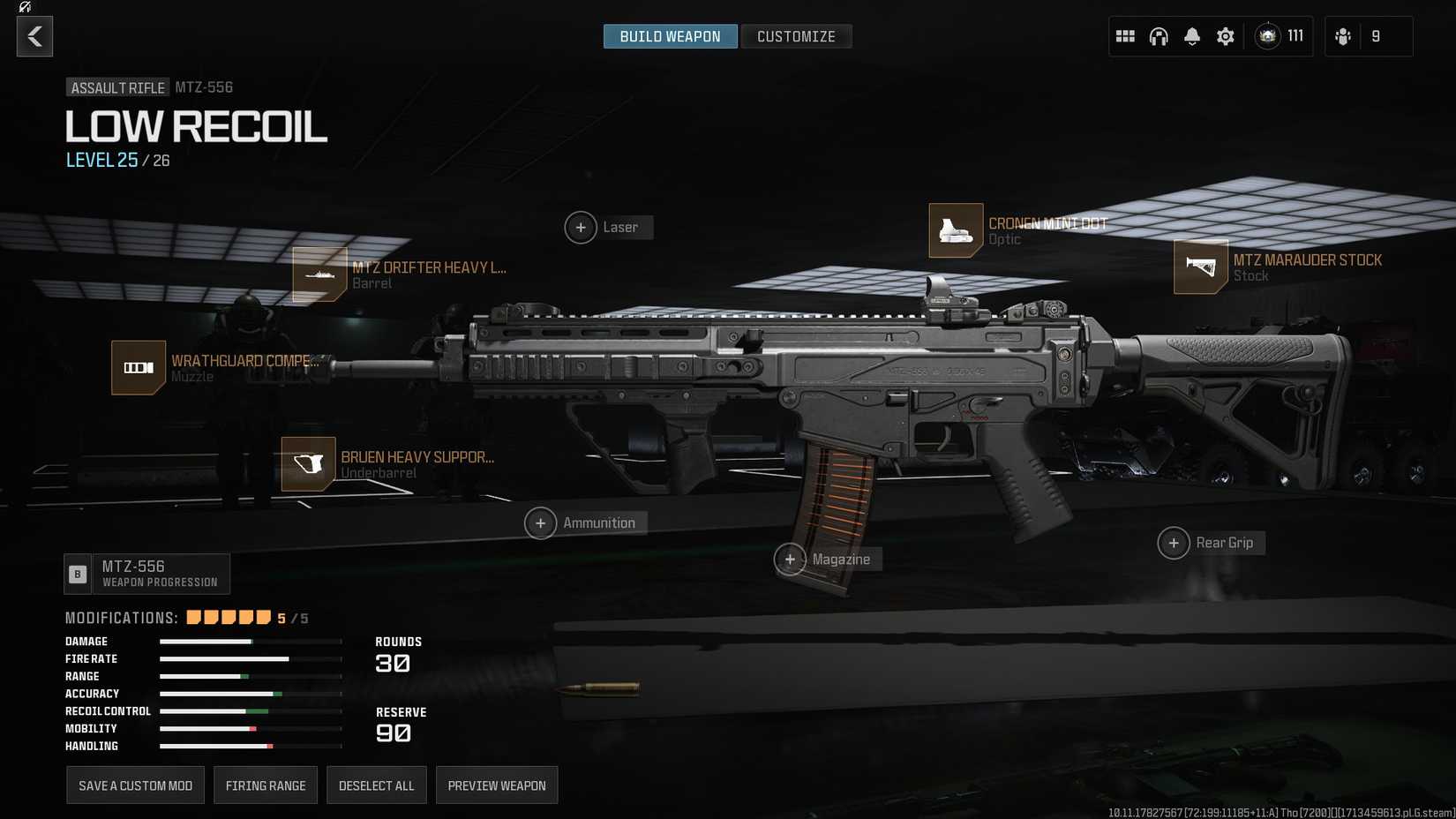The height and width of the screenshot is (819, 1456).
Task: Enter the Firing Range
Action: (265, 785)
